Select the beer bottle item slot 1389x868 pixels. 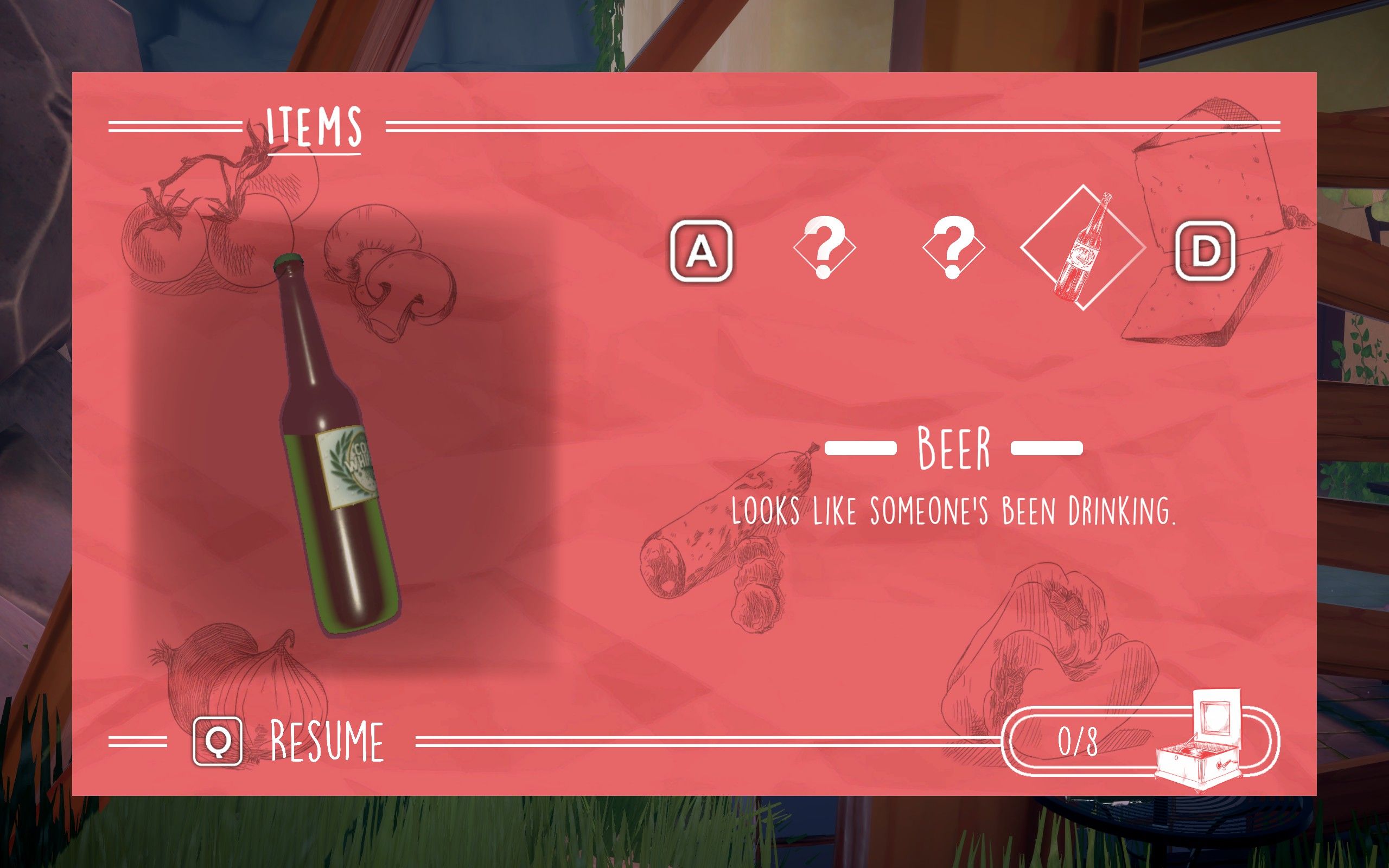click(x=1082, y=248)
